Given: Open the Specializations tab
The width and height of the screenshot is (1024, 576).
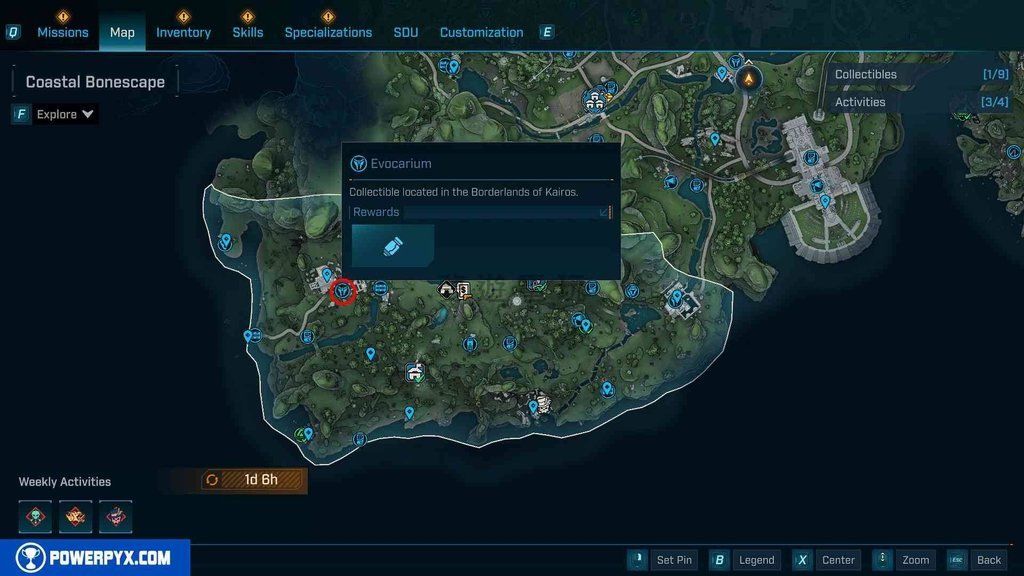Looking at the screenshot, I should click(328, 32).
